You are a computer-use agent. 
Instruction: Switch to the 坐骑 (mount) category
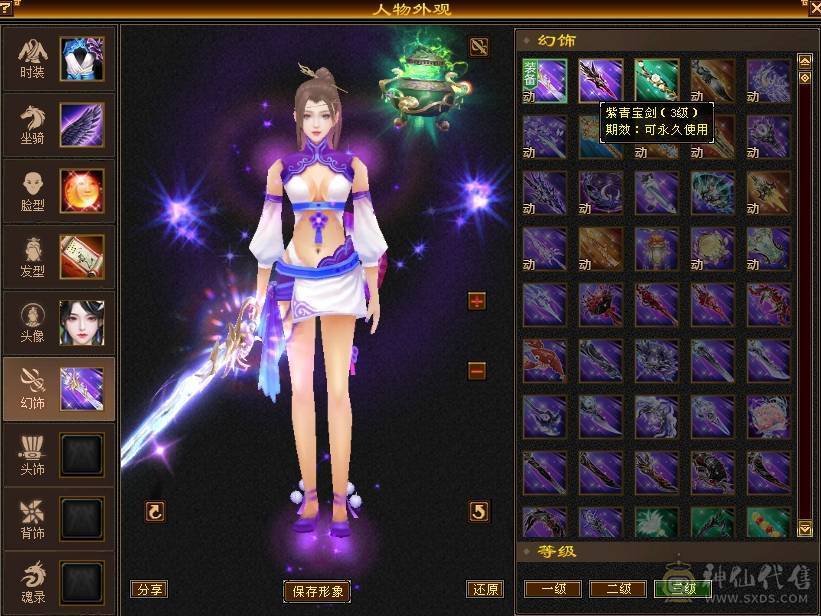(58, 124)
